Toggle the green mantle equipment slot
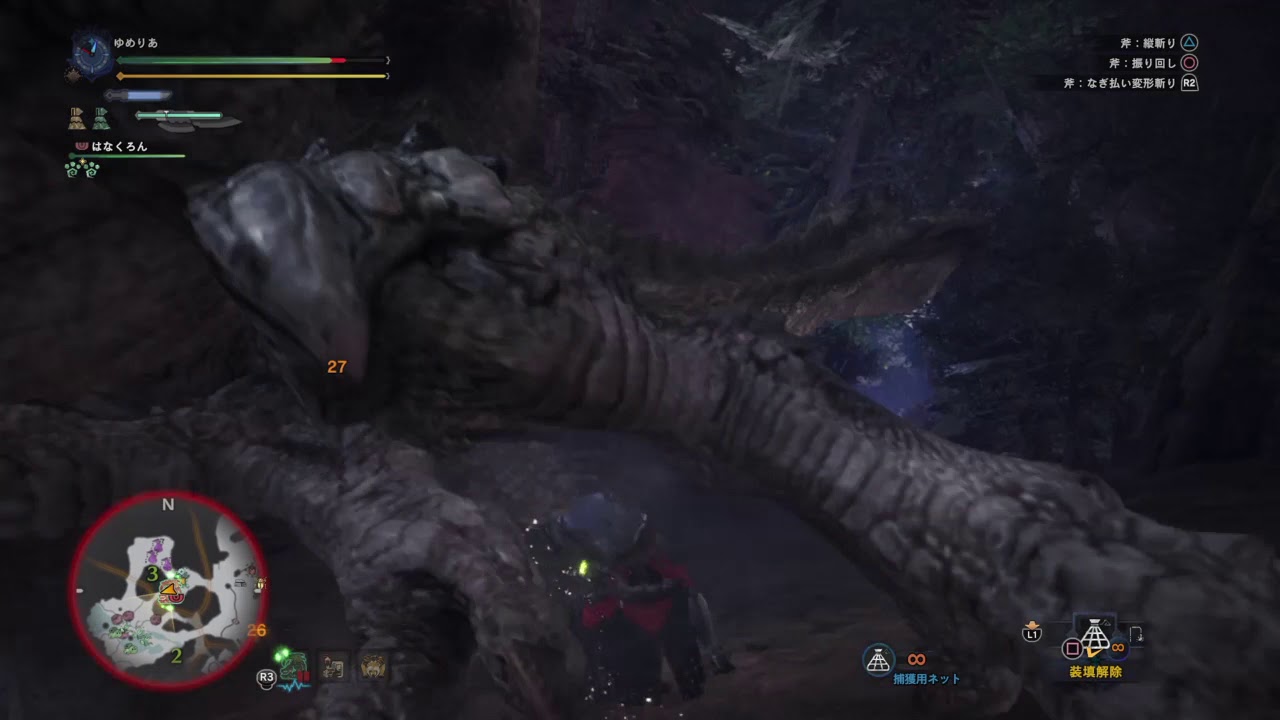This screenshot has width=1280, height=720. pos(101,118)
